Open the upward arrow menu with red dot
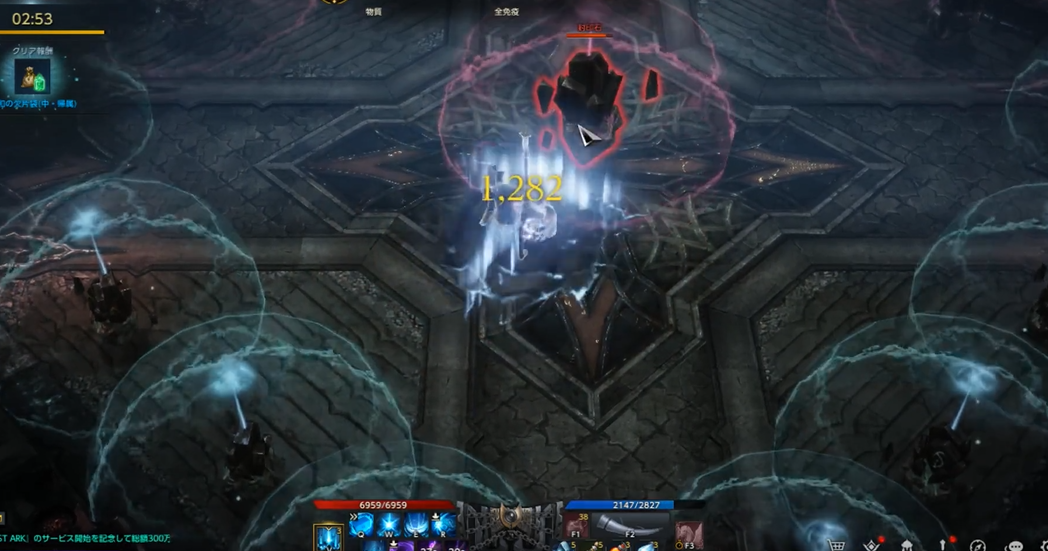 point(943,545)
